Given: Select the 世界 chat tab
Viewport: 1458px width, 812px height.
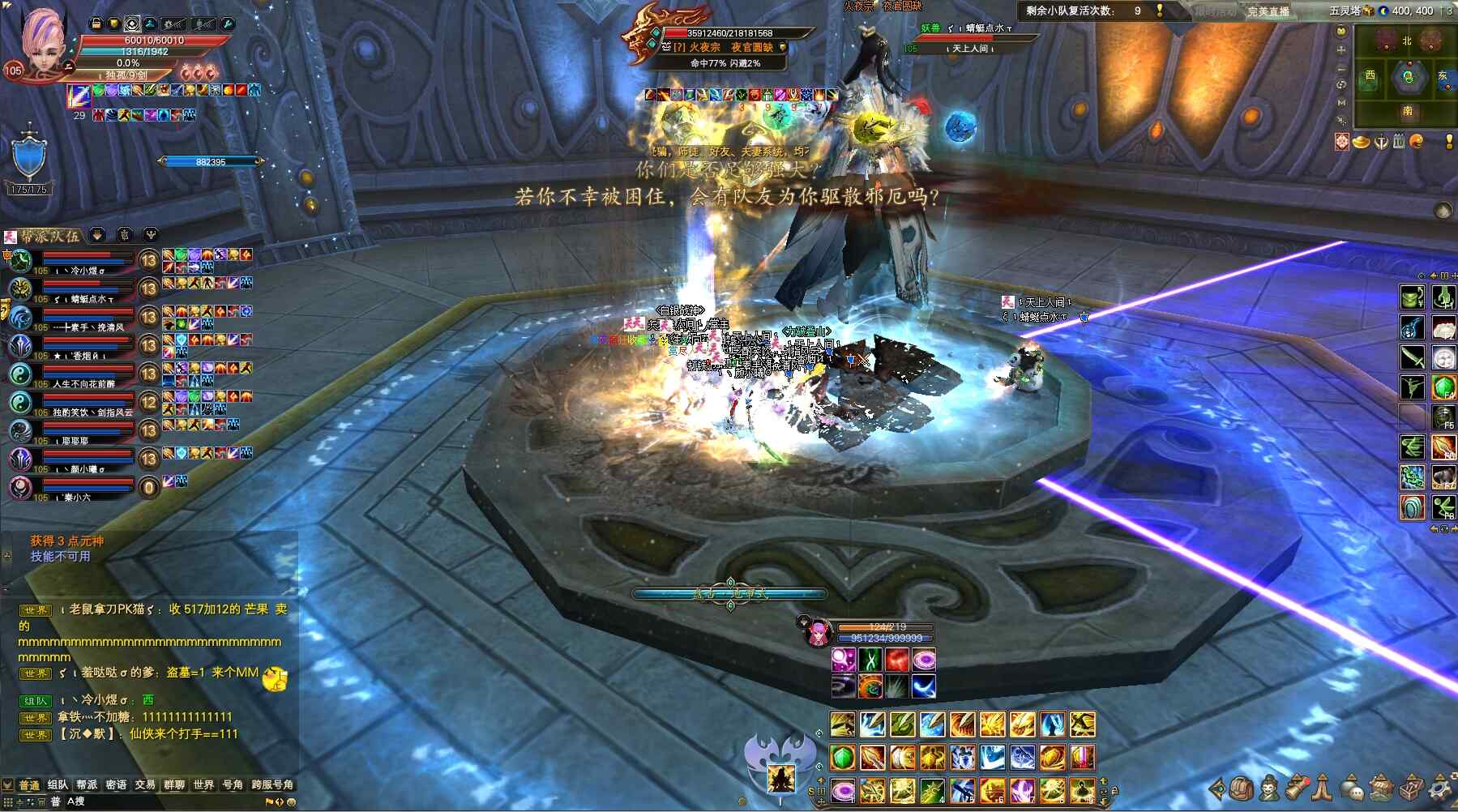Looking at the screenshot, I should pos(203,784).
